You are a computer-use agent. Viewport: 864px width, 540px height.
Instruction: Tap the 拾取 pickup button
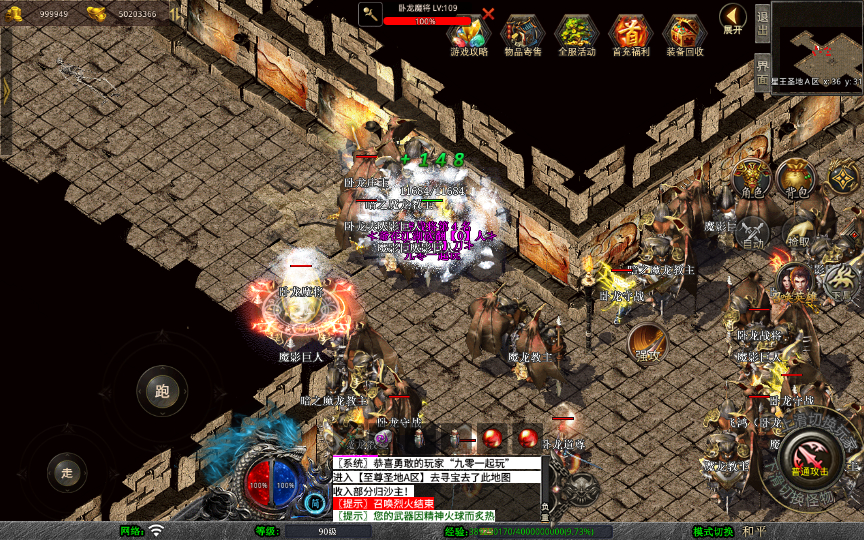798,231
